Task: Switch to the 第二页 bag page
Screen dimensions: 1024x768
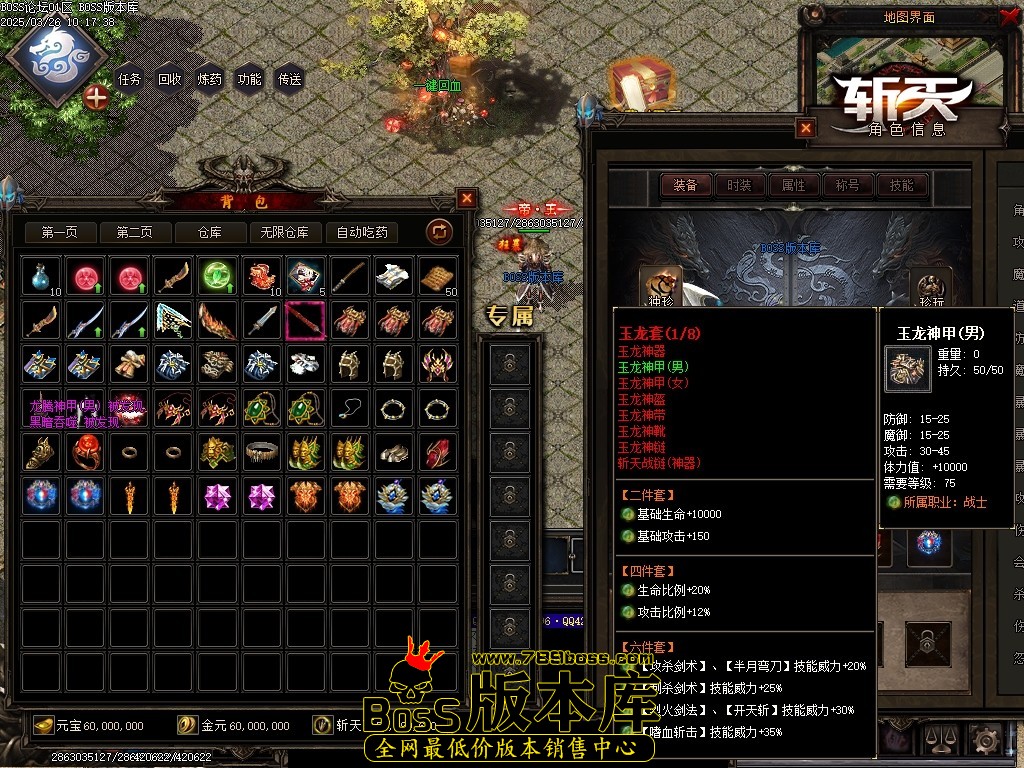Action: pyautogui.click(x=134, y=233)
